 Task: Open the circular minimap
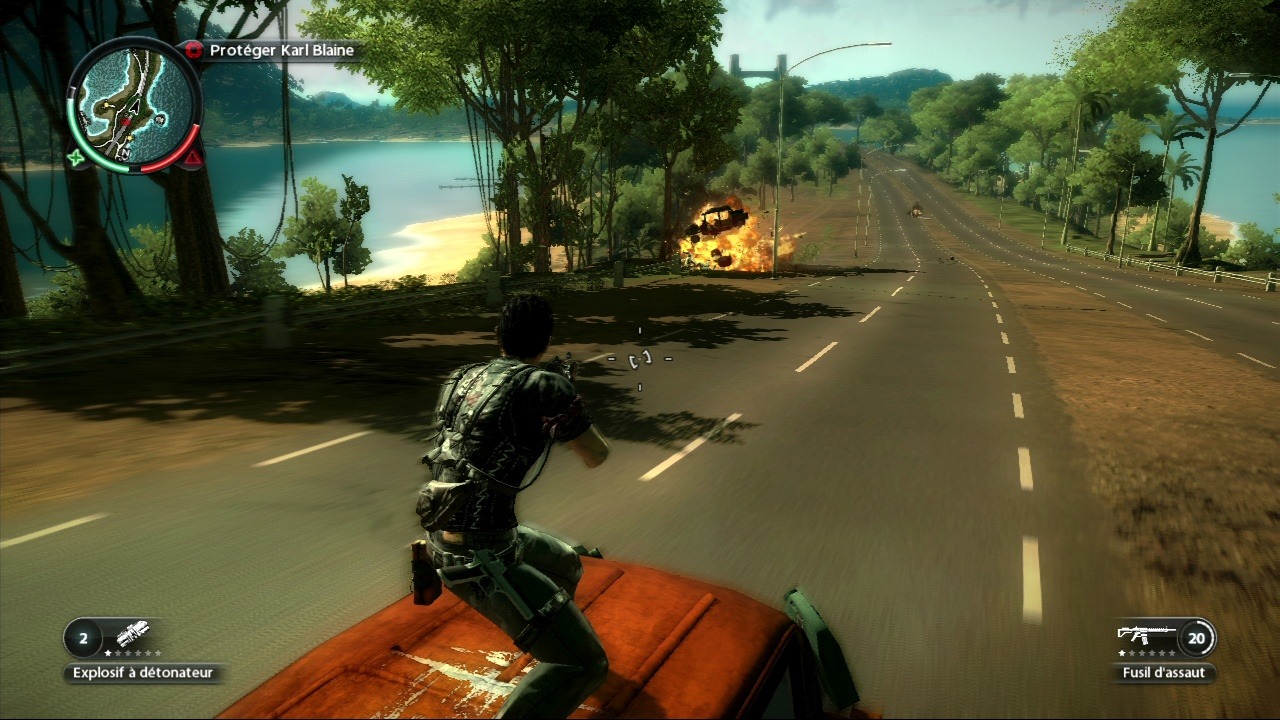(134, 104)
